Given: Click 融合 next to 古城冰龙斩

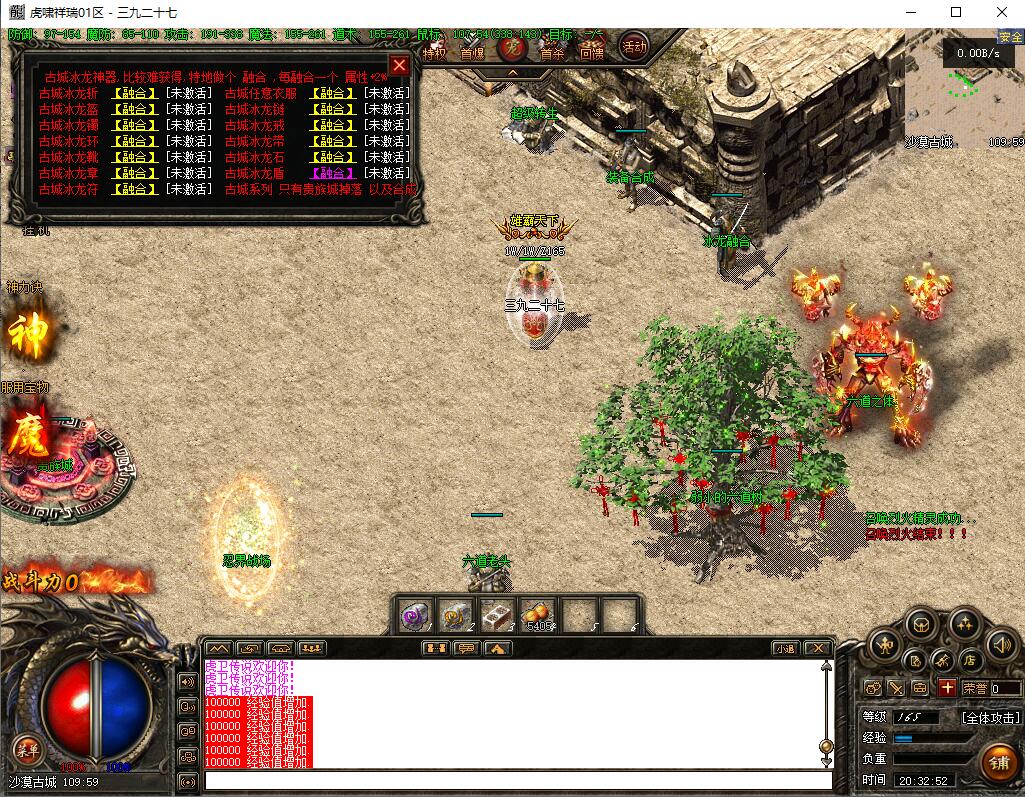Looking at the screenshot, I should tap(135, 93).
